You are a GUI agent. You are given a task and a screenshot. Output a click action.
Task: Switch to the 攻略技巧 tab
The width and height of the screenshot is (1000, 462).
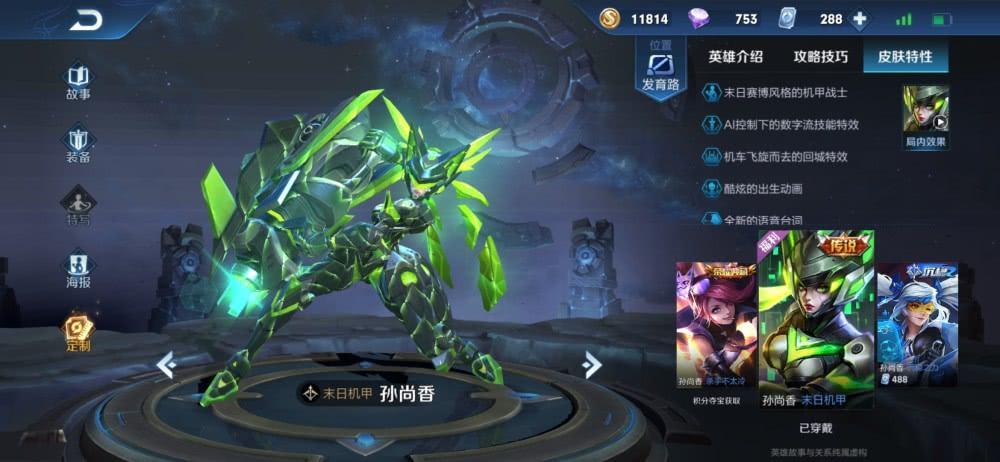coord(820,57)
